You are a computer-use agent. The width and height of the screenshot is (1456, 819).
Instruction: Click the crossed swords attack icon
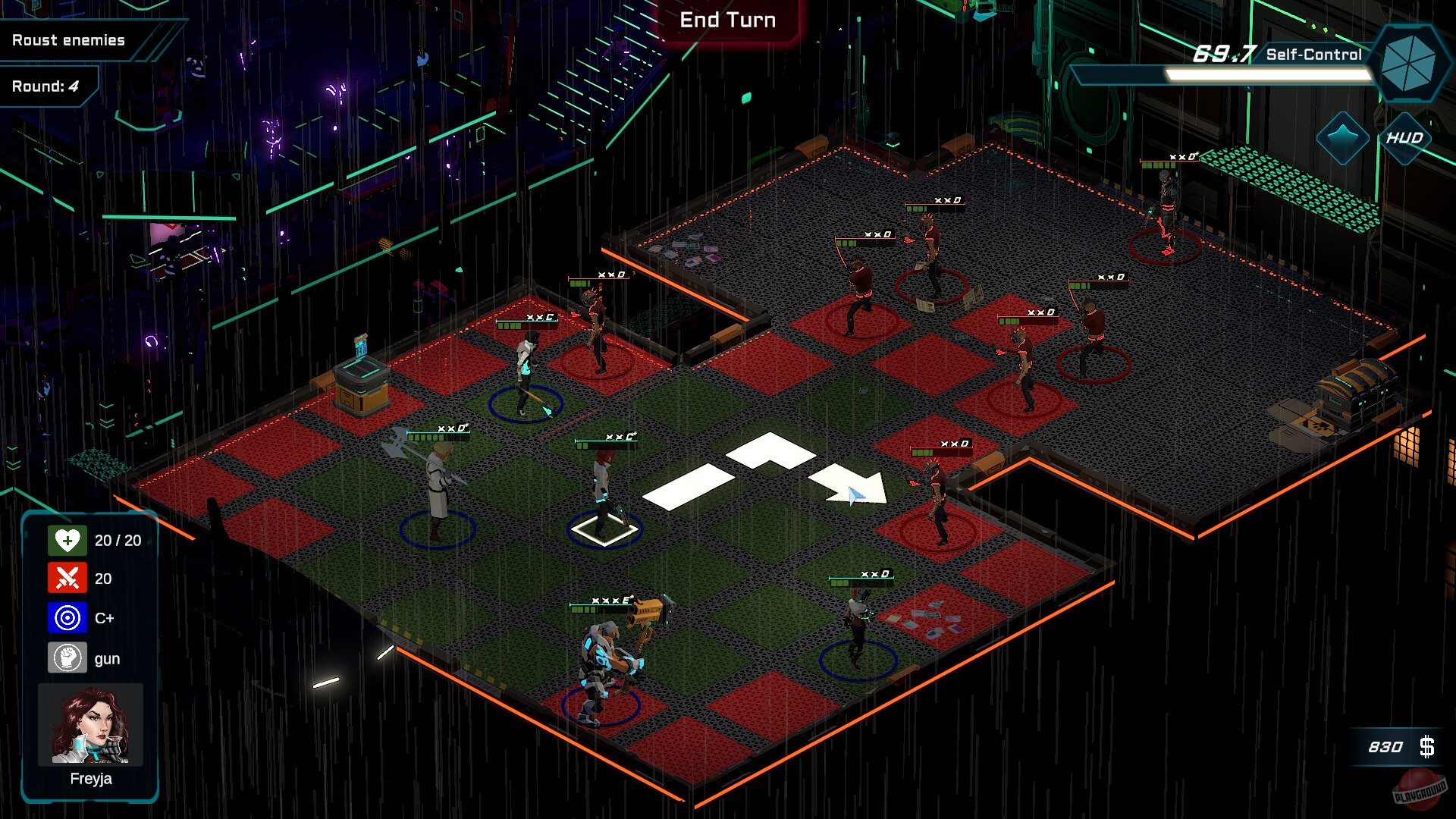click(x=69, y=579)
